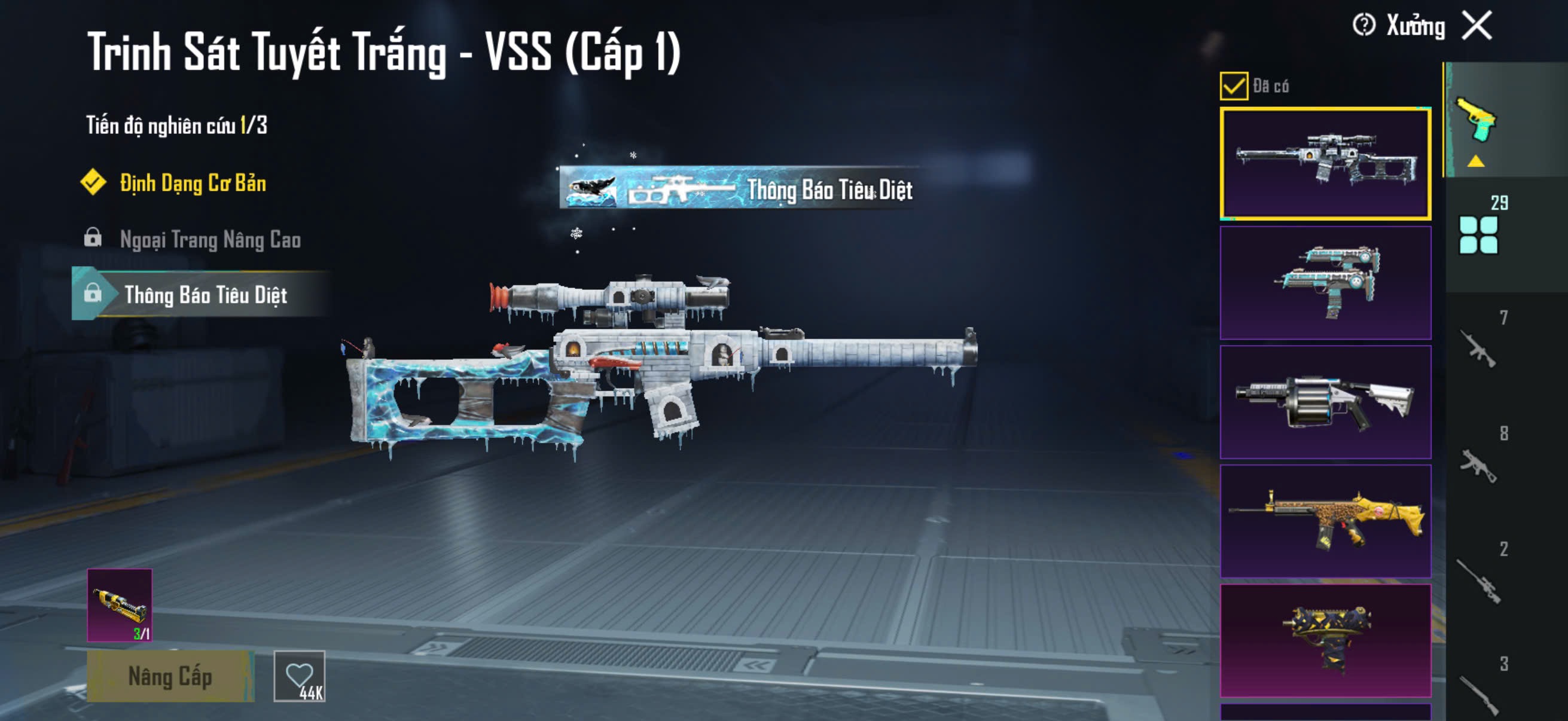The height and width of the screenshot is (721, 1568).
Task: Select the yellow leopard rifle skin thumbnail
Action: coord(1325,521)
